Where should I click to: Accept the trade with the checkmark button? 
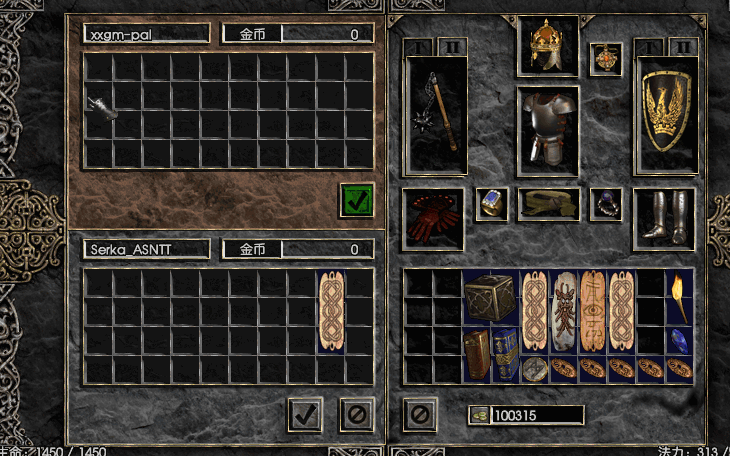coord(306,414)
